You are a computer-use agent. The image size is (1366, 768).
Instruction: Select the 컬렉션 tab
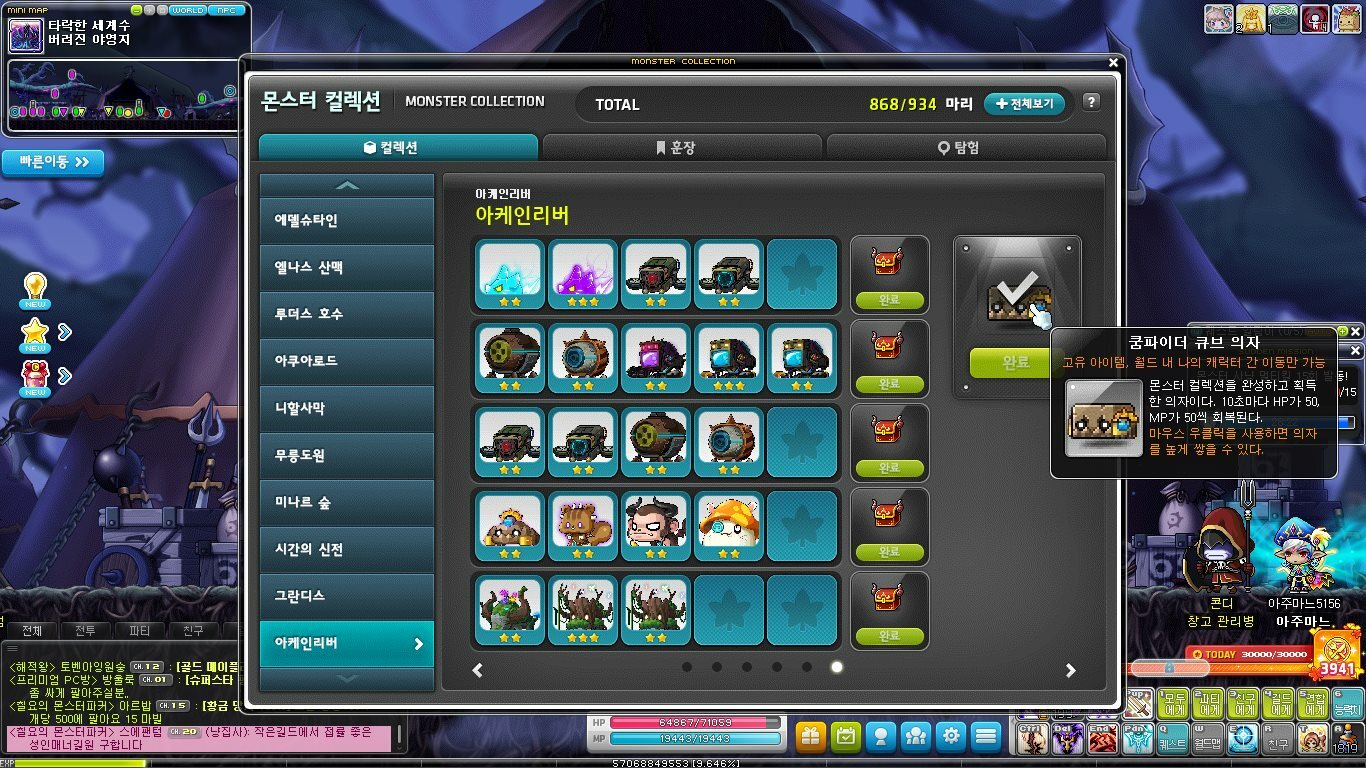click(398, 147)
